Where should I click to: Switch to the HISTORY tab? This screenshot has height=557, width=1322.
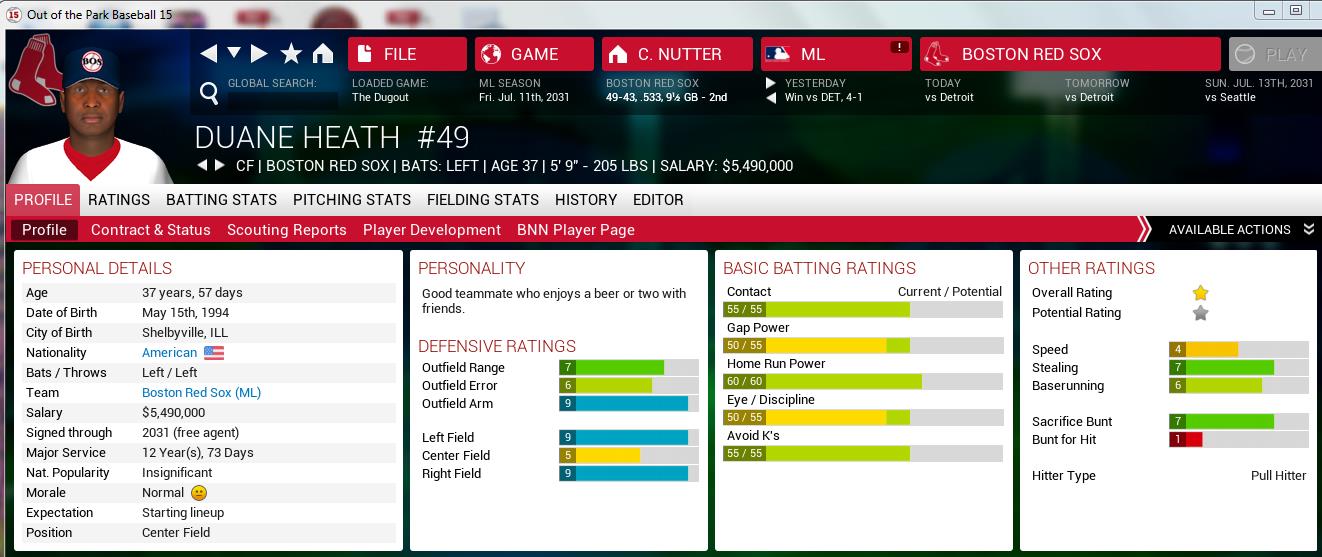click(x=586, y=200)
